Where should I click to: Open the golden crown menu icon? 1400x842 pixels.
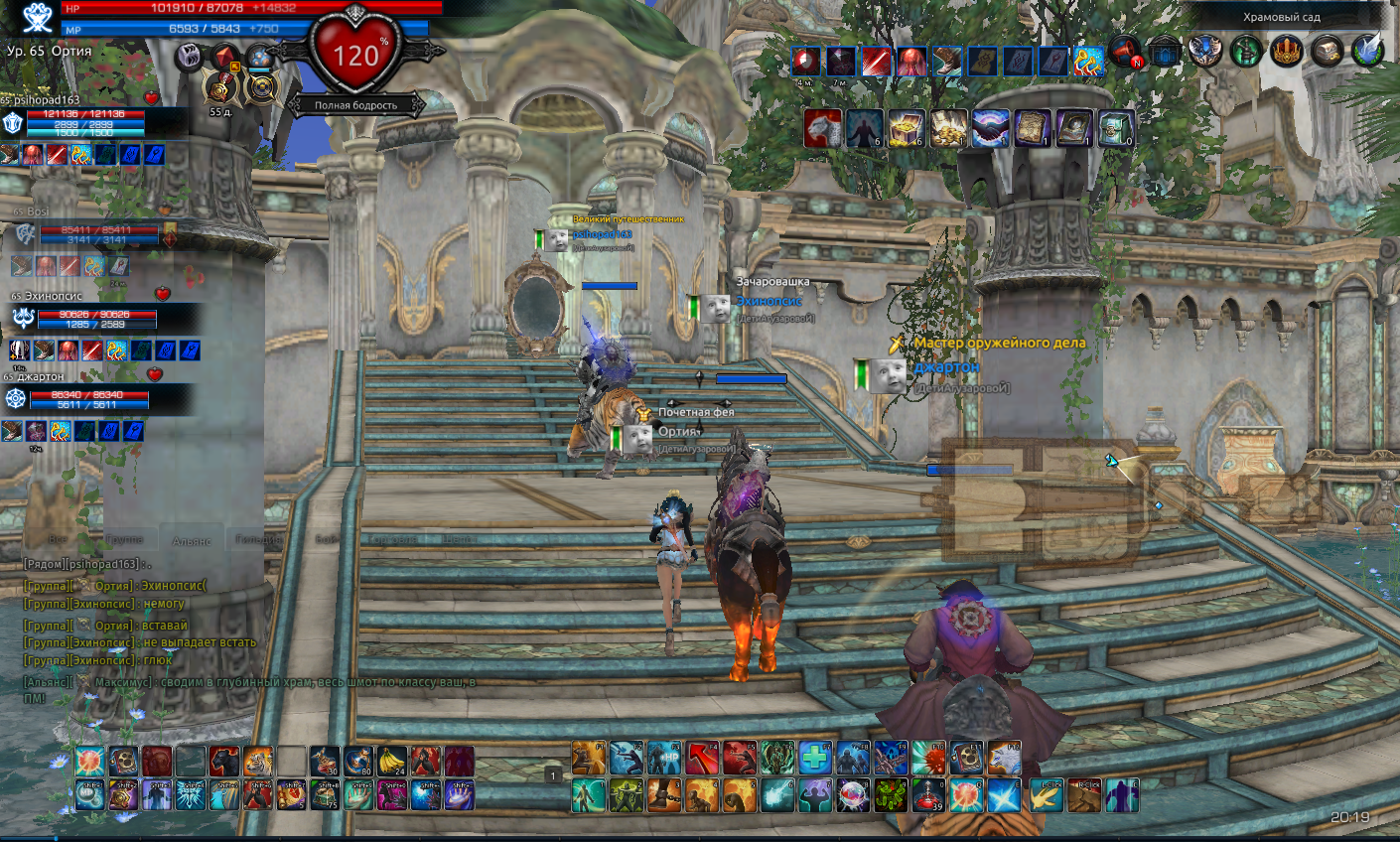tap(1287, 50)
